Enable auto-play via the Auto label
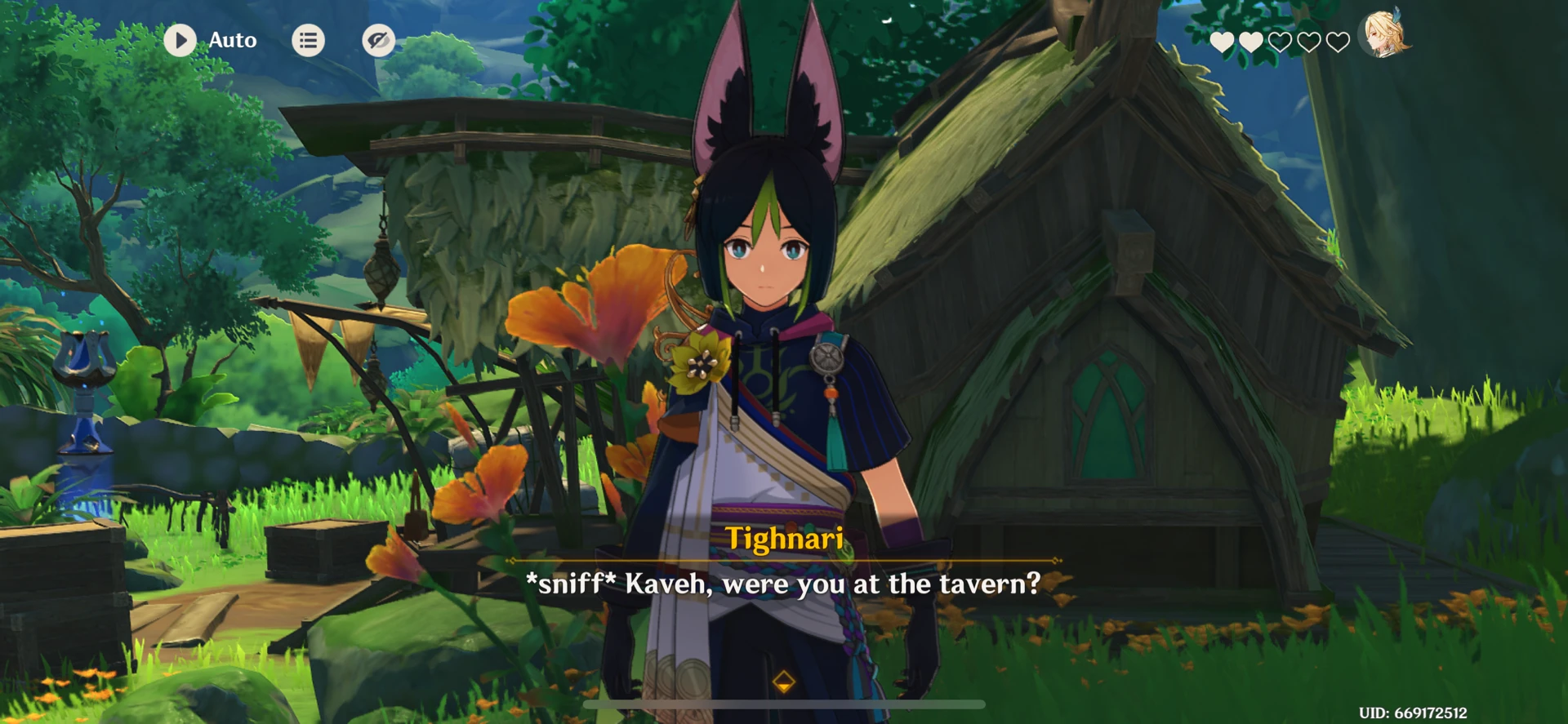The width and height of the screenshot is (1568, 724). pos(232,40)
